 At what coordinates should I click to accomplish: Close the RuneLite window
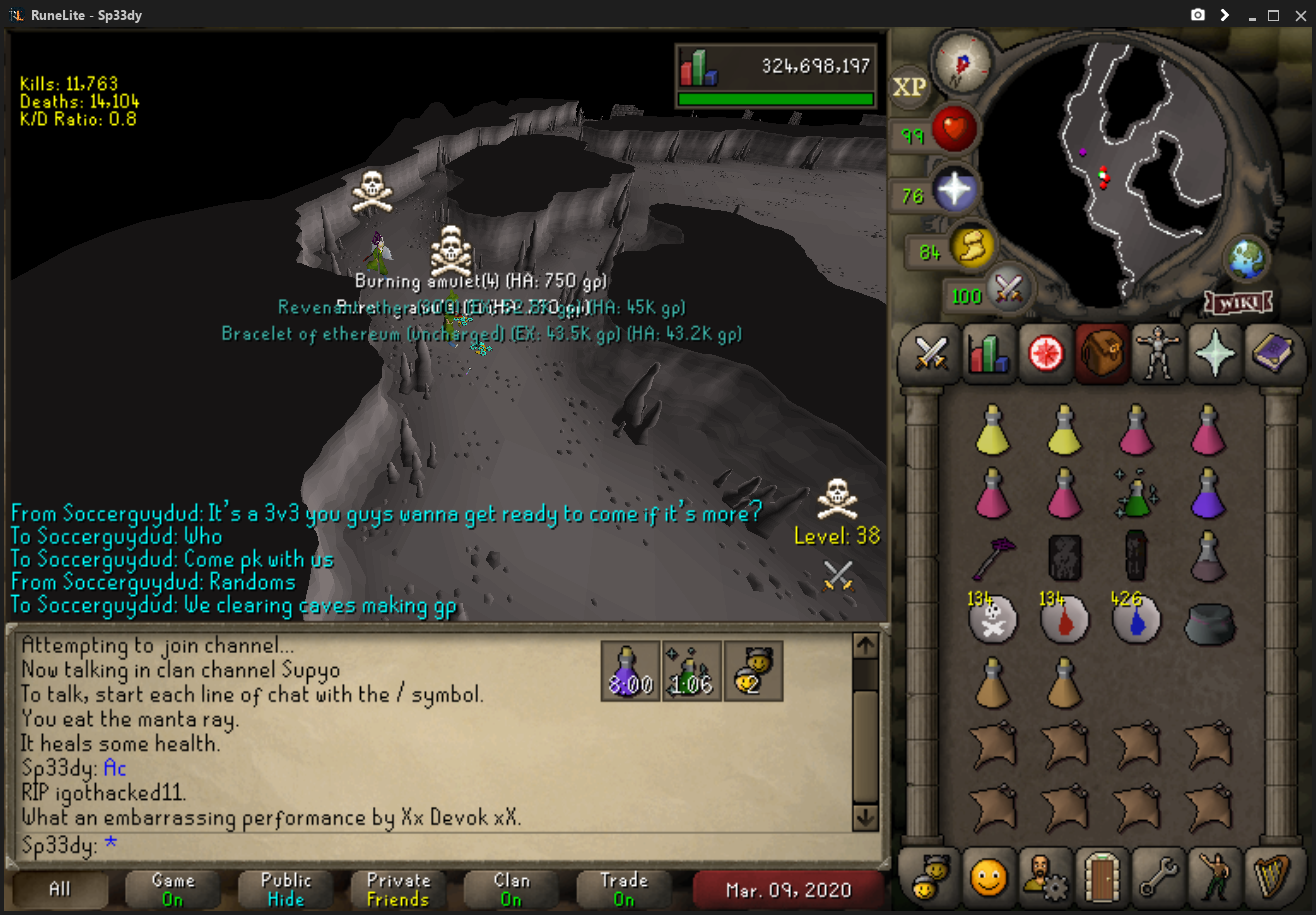pos(1299,15)
